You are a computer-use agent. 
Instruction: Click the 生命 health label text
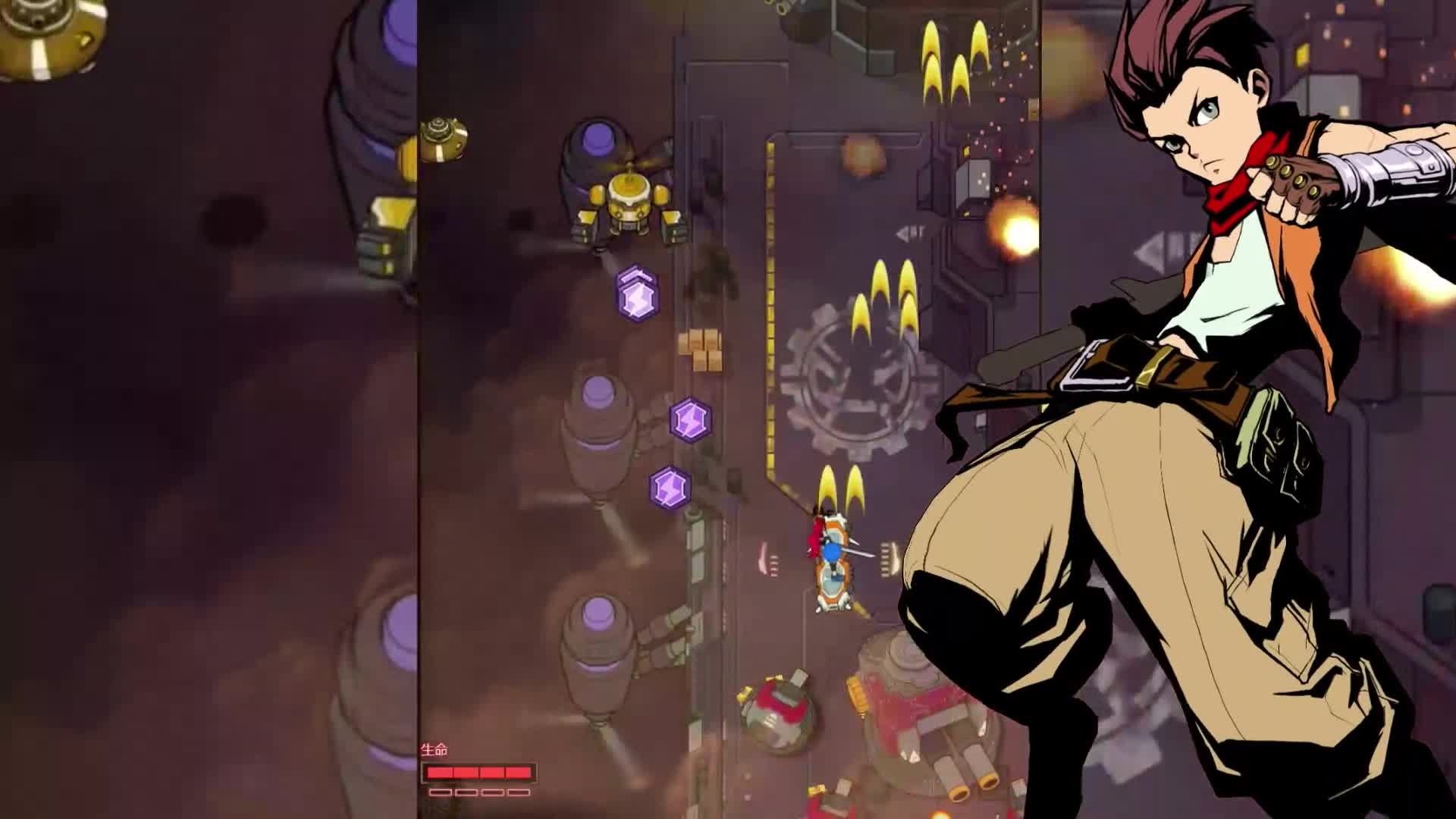pos(434,749)
